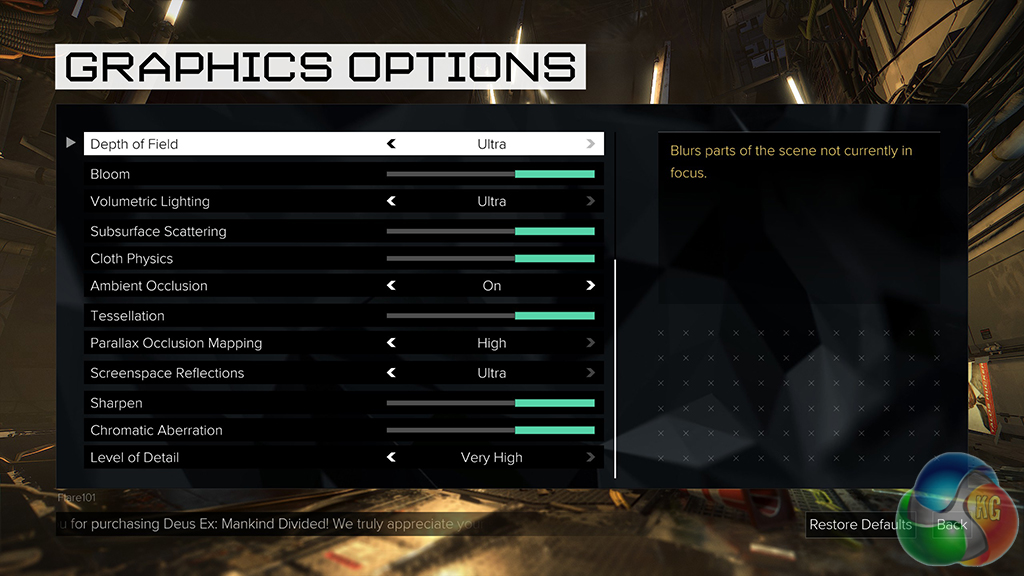
Task: Select the Screenspace Reflections row label
Action: pyautogui.click(x=167, y=373)
